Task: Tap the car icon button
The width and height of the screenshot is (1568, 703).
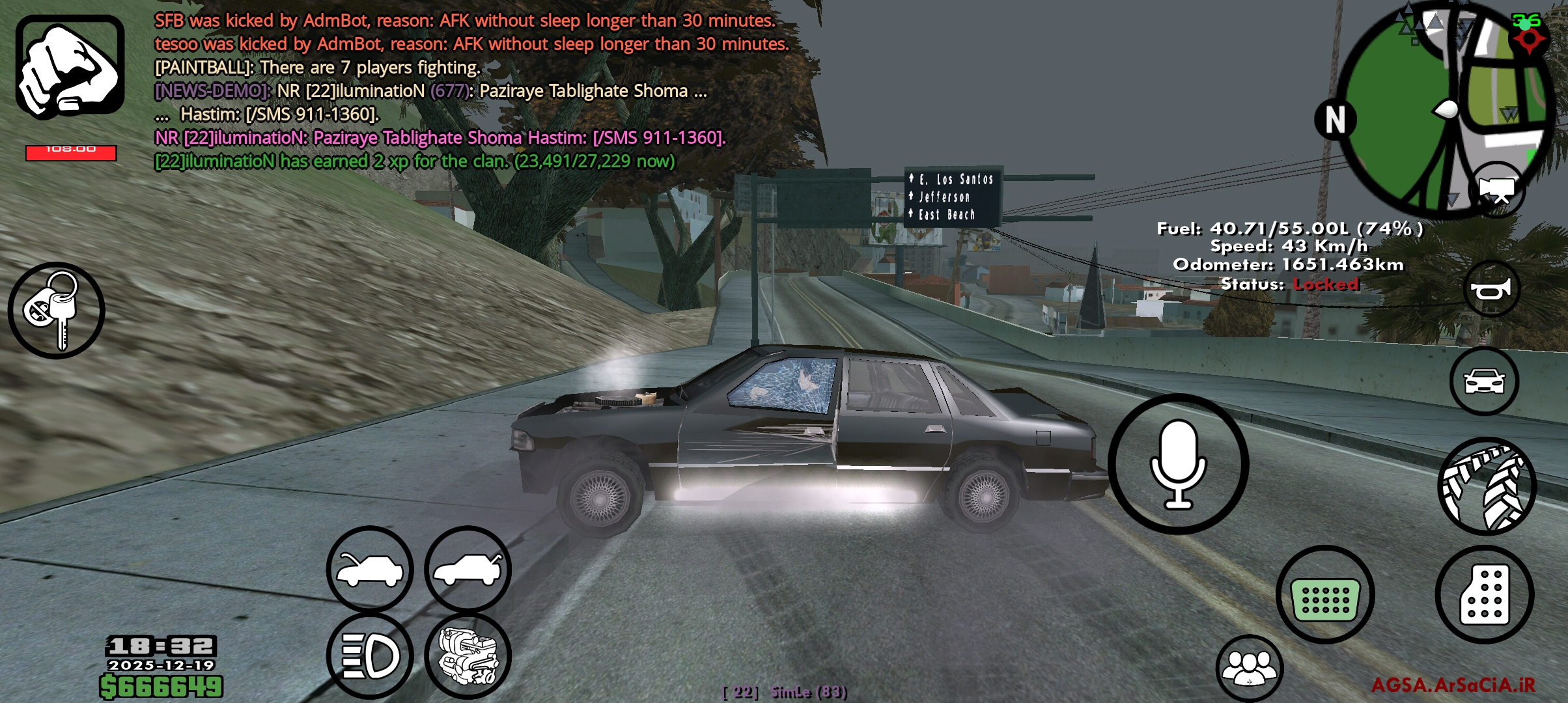Action: click(x=1484, y=381)
